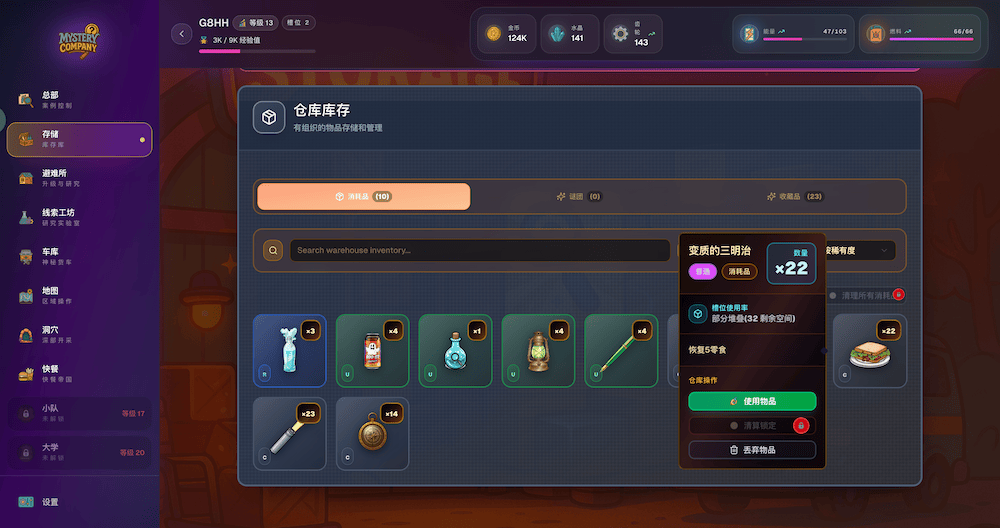Discard the item with 丢弃物品 button
The width and height of the screenshot is (1000, 528).
752,451
